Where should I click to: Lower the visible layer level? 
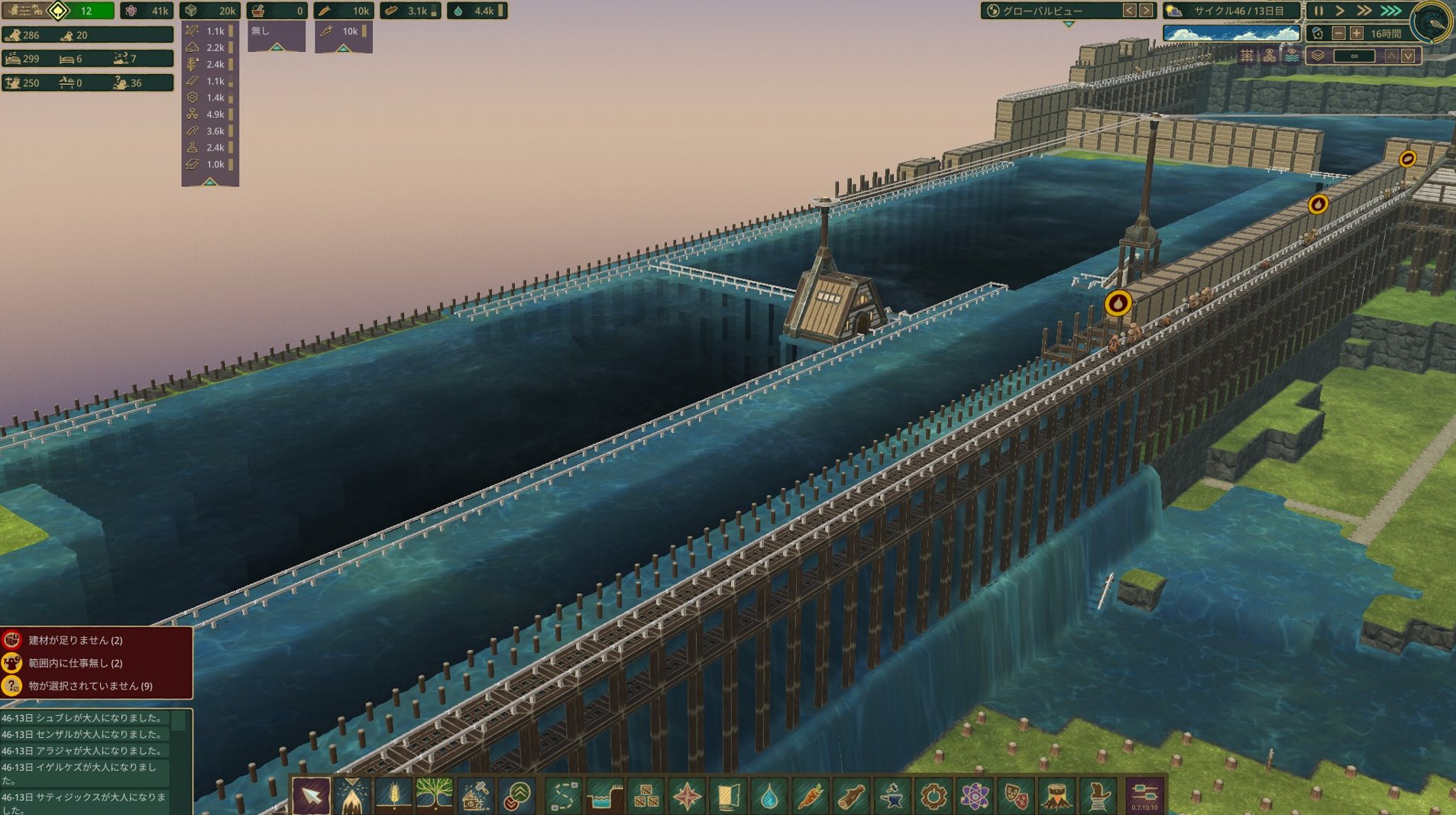pos(1408,56)
